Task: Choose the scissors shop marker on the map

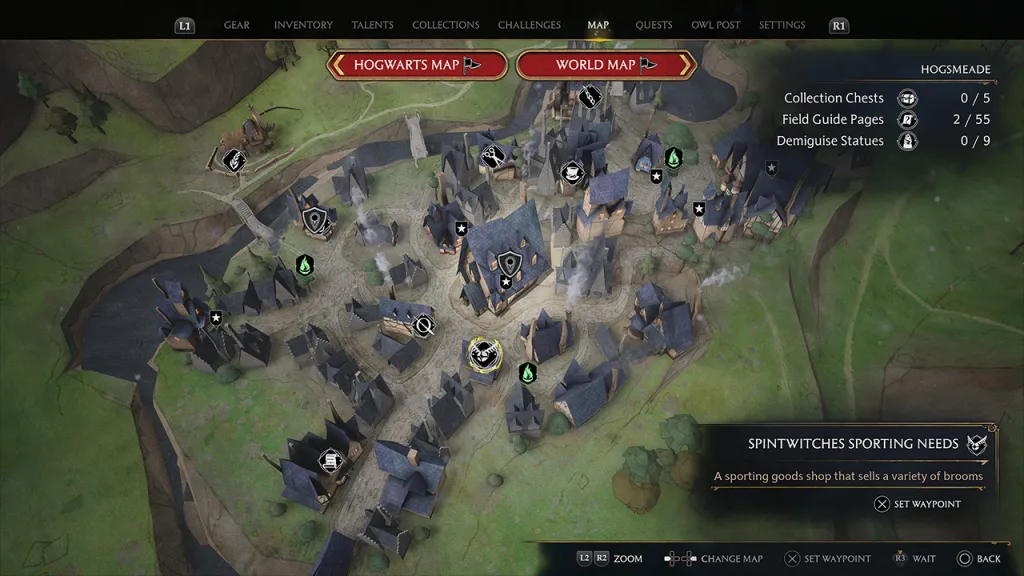Action: (492, 156)
